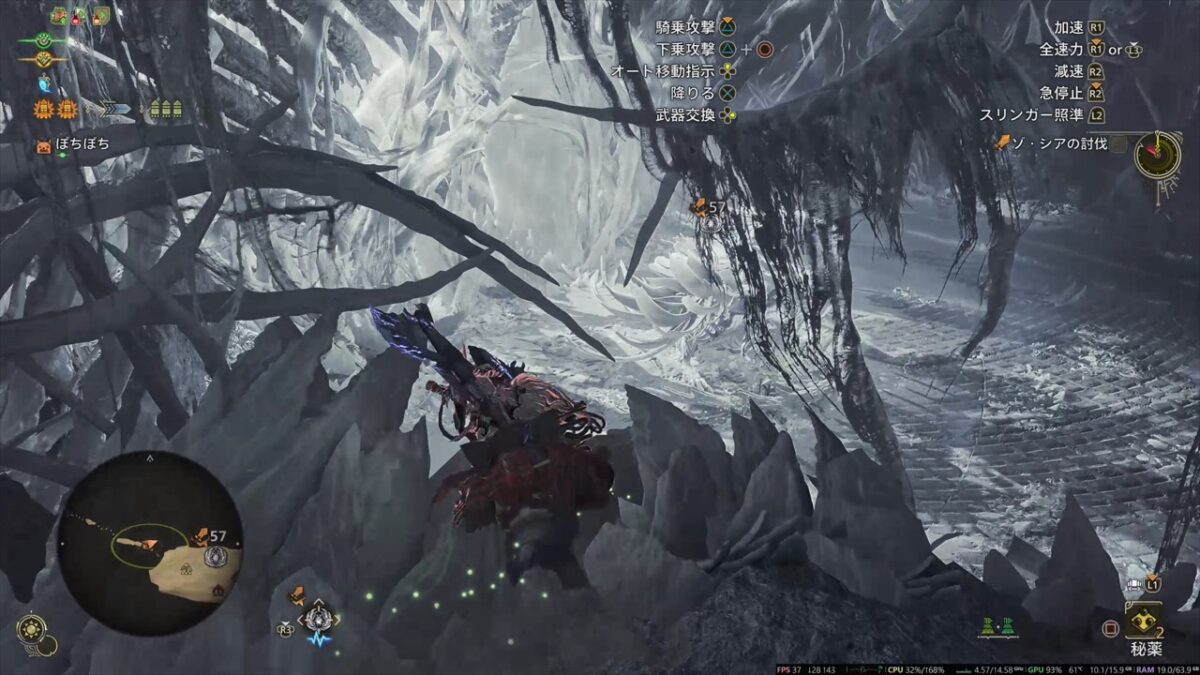
Task: Click the day-night sun indicator icon
Action: [30, 628]
